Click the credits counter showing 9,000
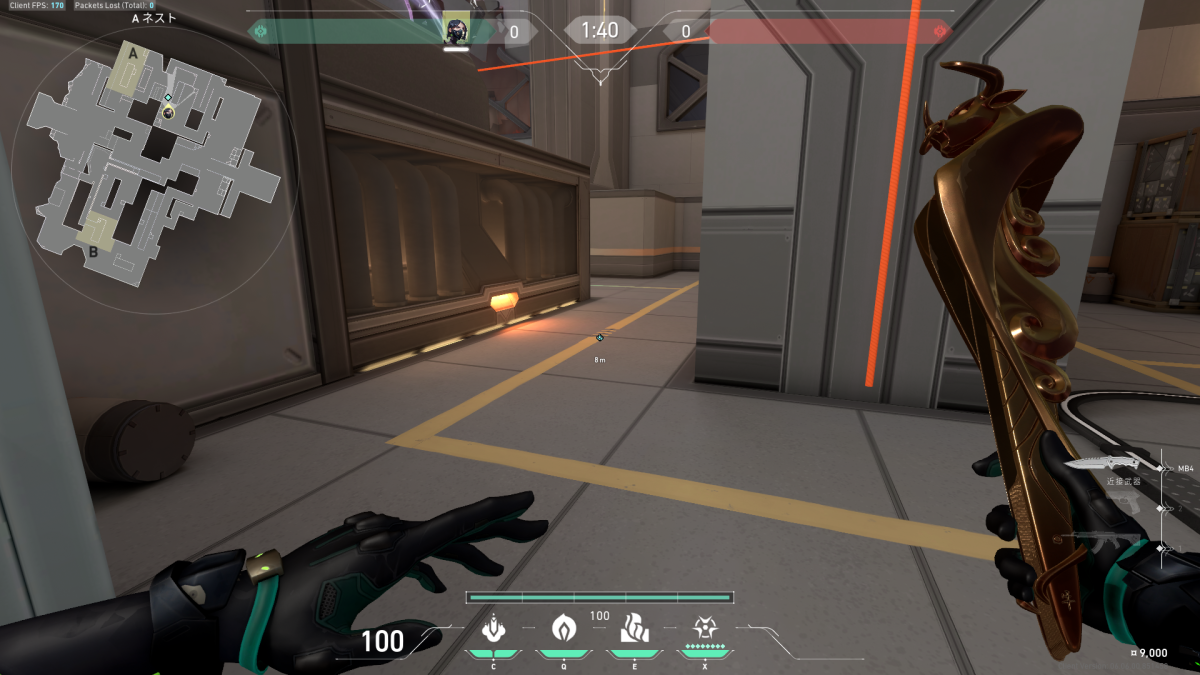 coord(1146,653)
